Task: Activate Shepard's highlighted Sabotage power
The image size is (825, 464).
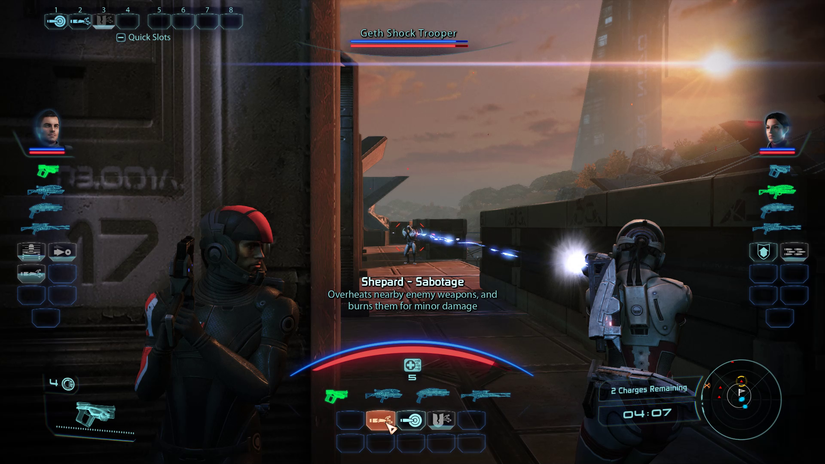Action: click(x=380, y=421)
